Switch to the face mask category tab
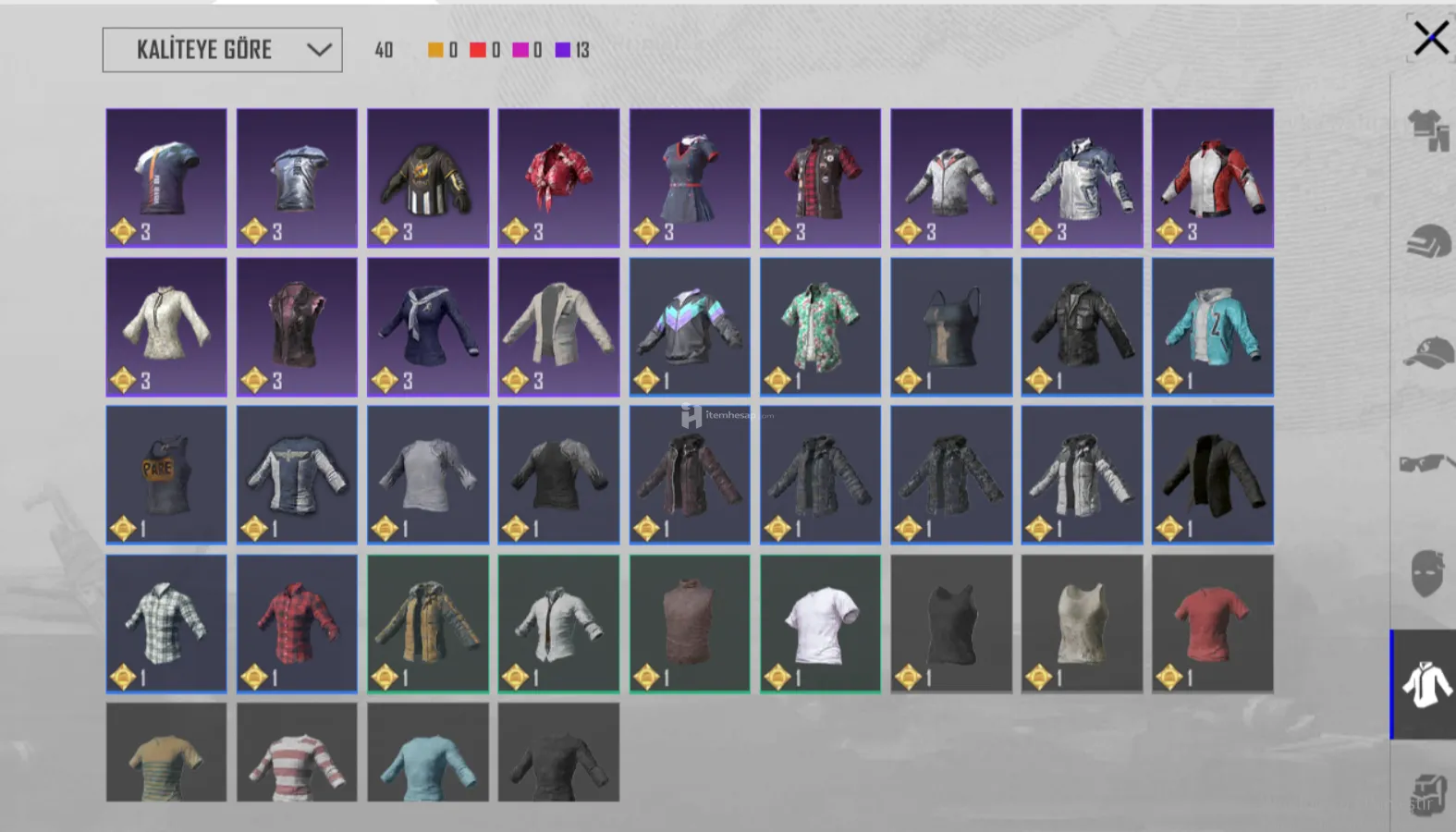This screenshot has width=1456, height=832. (1426, 572)
